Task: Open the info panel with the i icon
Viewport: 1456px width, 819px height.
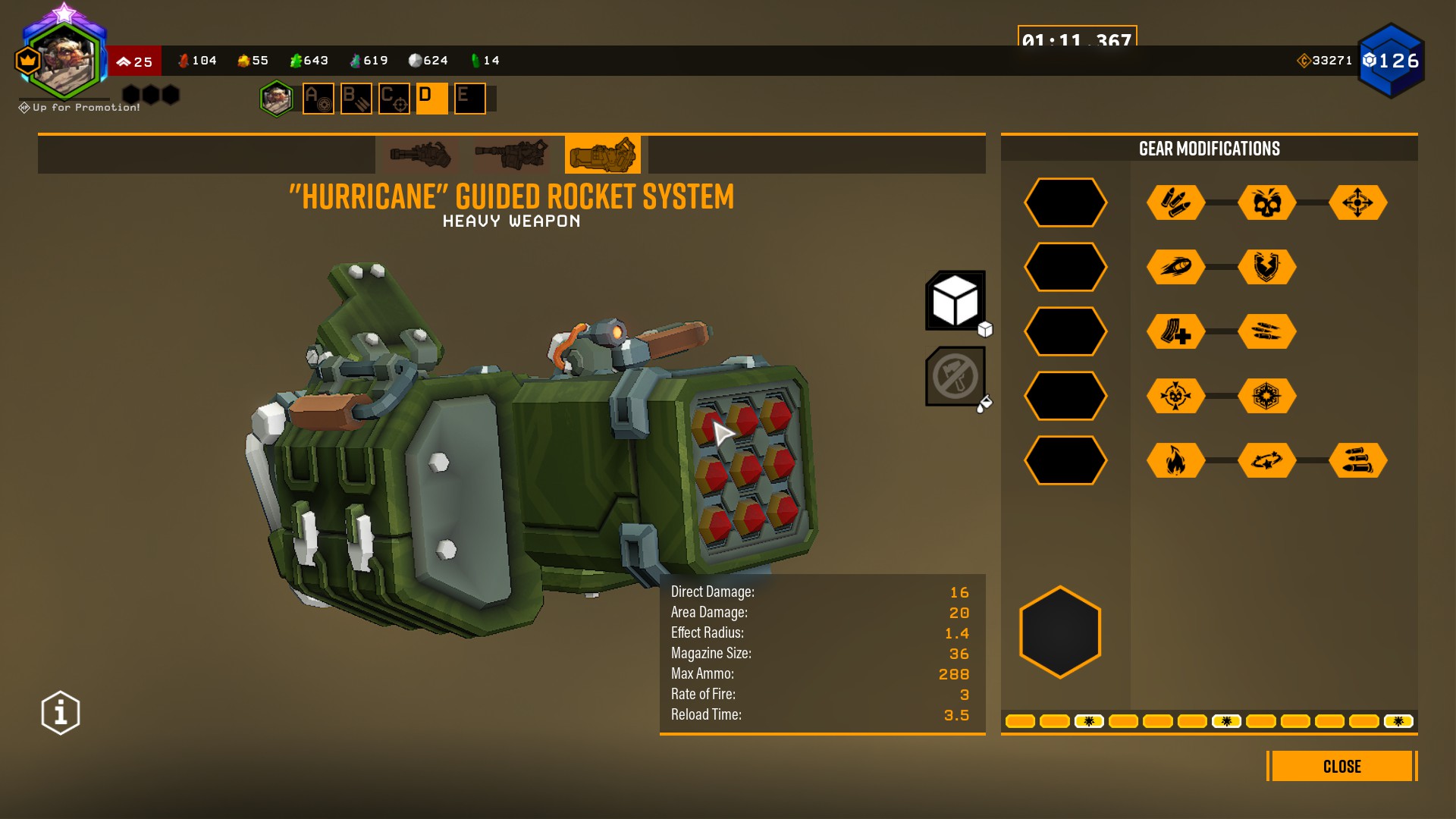Action: [x=61, y=713]
